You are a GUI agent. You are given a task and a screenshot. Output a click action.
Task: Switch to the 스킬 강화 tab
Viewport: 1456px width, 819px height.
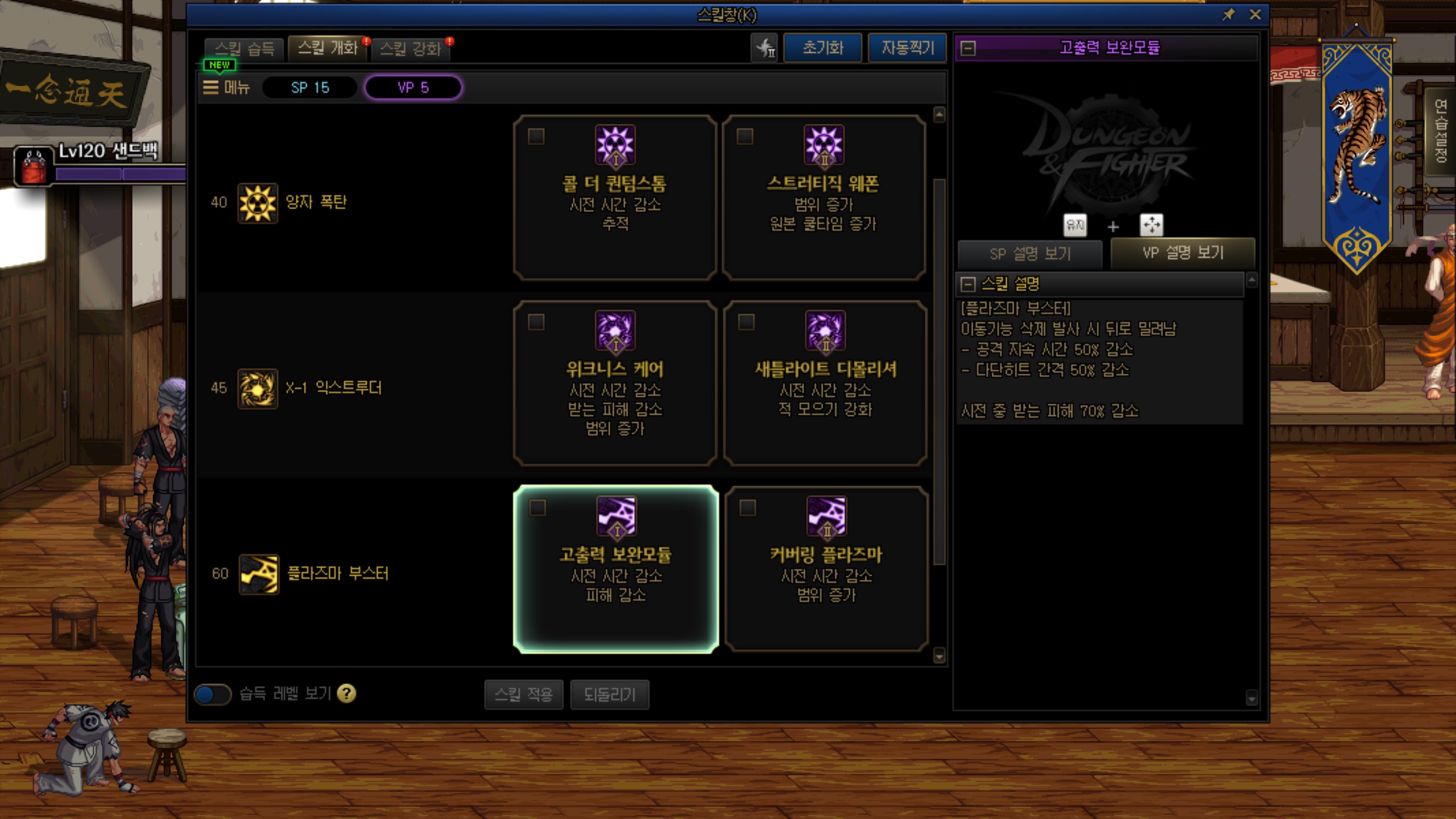(x=410, y=49)
